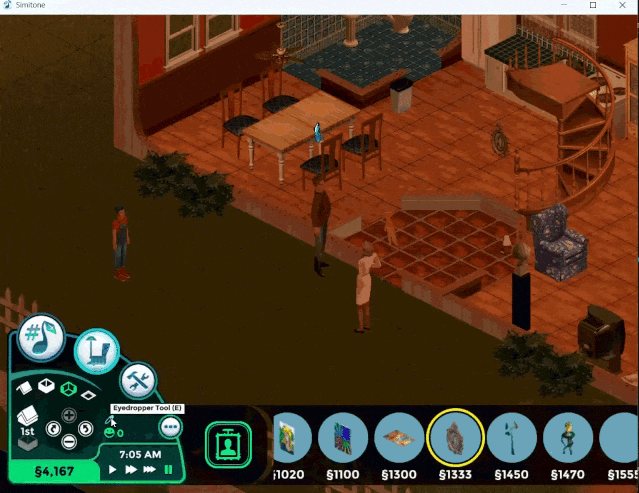Image resolution: width=639 pixels, height=493 pixels.
Task: Switch to Buy mode furniture button
Action: [x=96, y=352]
